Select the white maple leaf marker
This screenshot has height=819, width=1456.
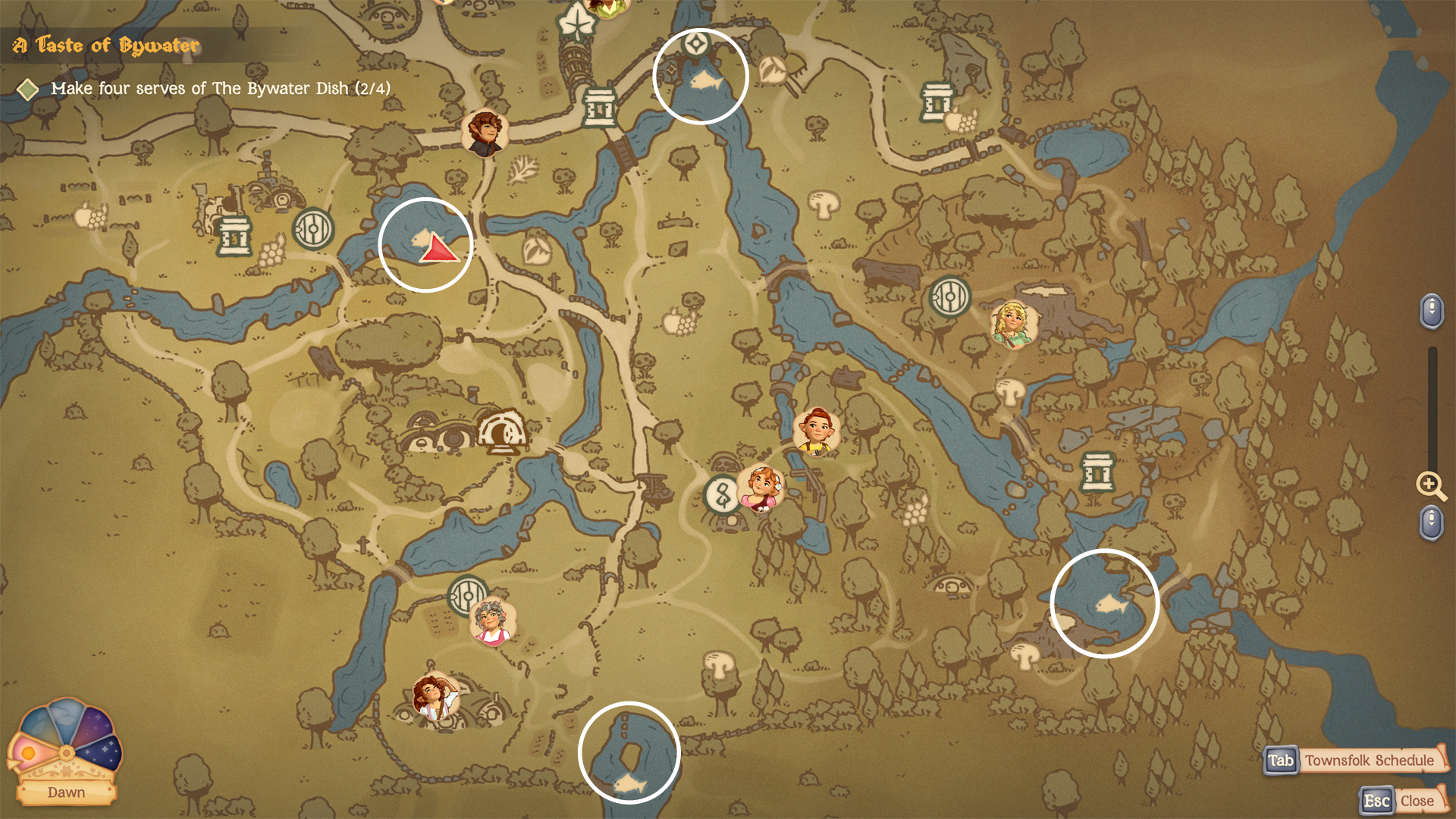click(x=576, y=22)
